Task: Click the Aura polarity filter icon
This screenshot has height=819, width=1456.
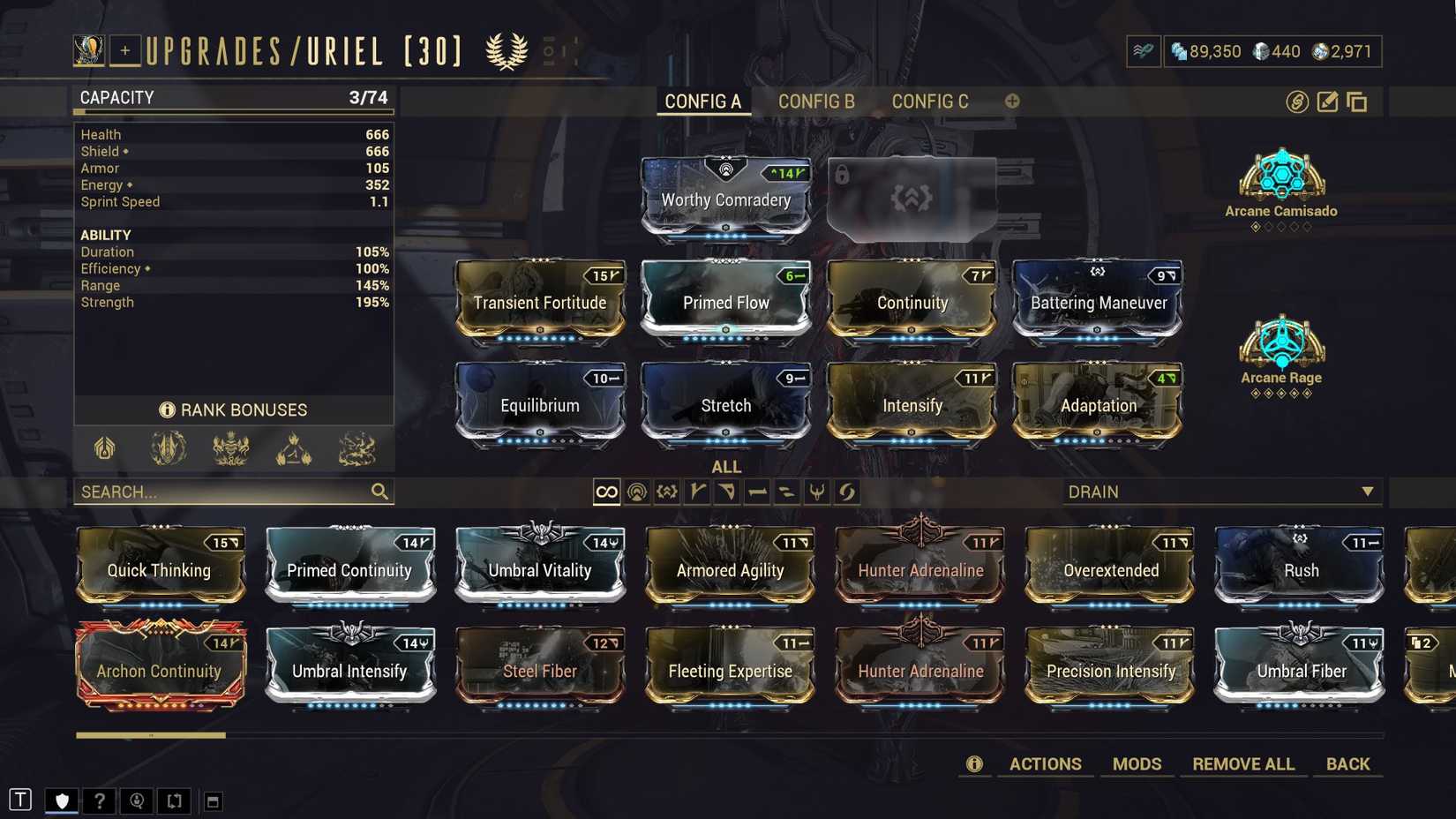Action: (638, 492)
